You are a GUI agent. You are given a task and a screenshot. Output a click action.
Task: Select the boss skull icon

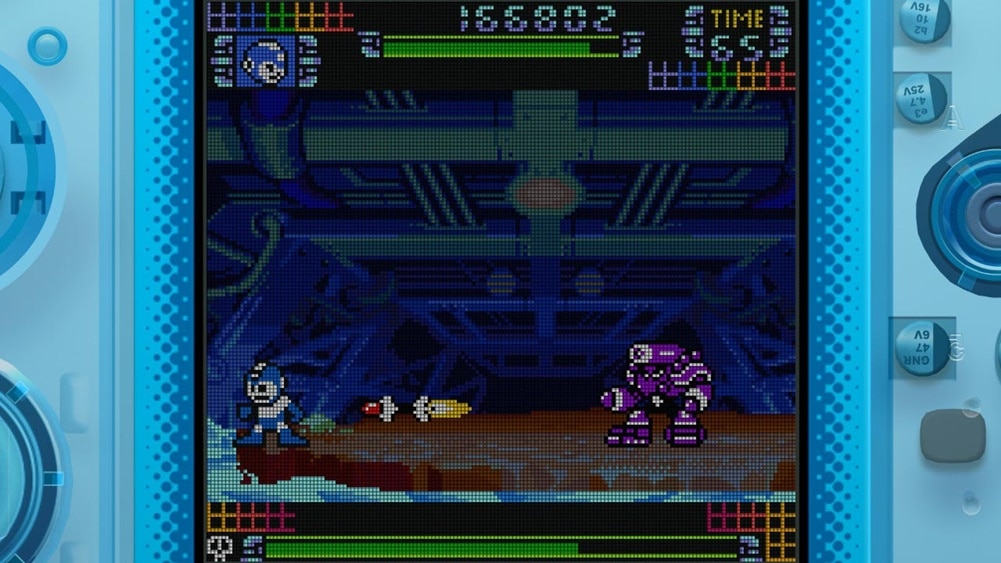220,546
